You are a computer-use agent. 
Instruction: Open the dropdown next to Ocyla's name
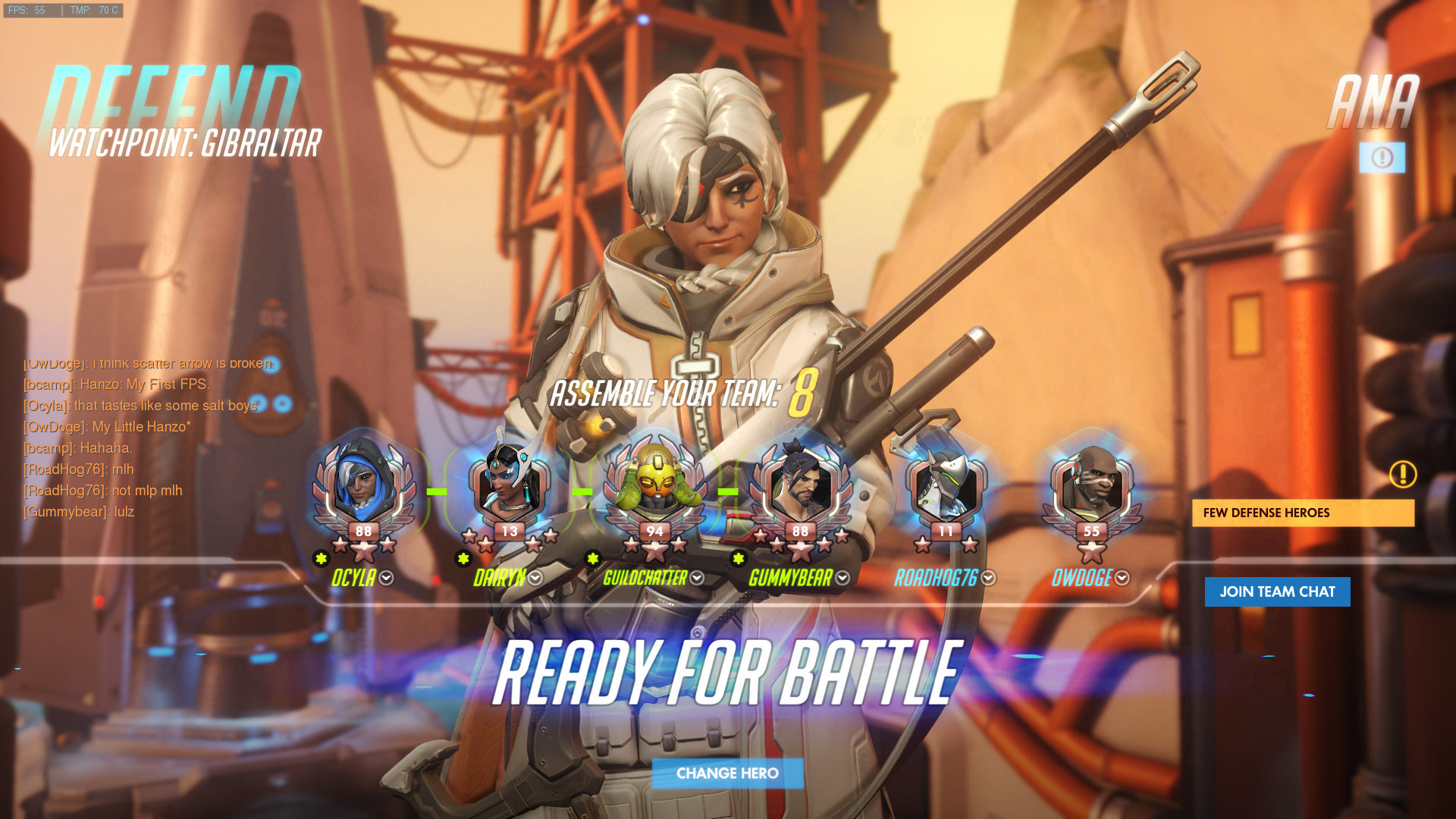[x=387, y=578]
